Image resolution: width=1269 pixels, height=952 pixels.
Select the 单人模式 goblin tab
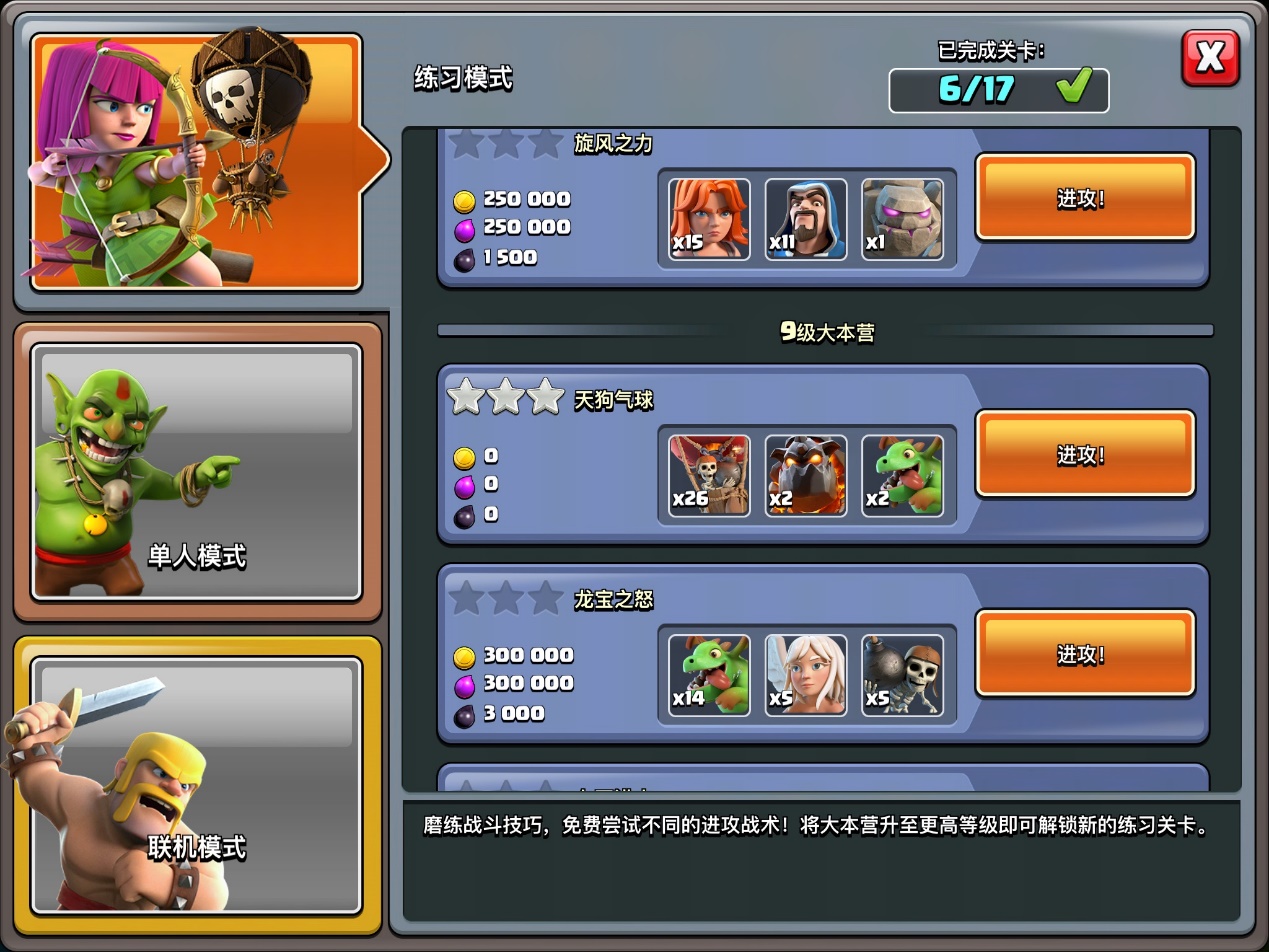point(196,472)
